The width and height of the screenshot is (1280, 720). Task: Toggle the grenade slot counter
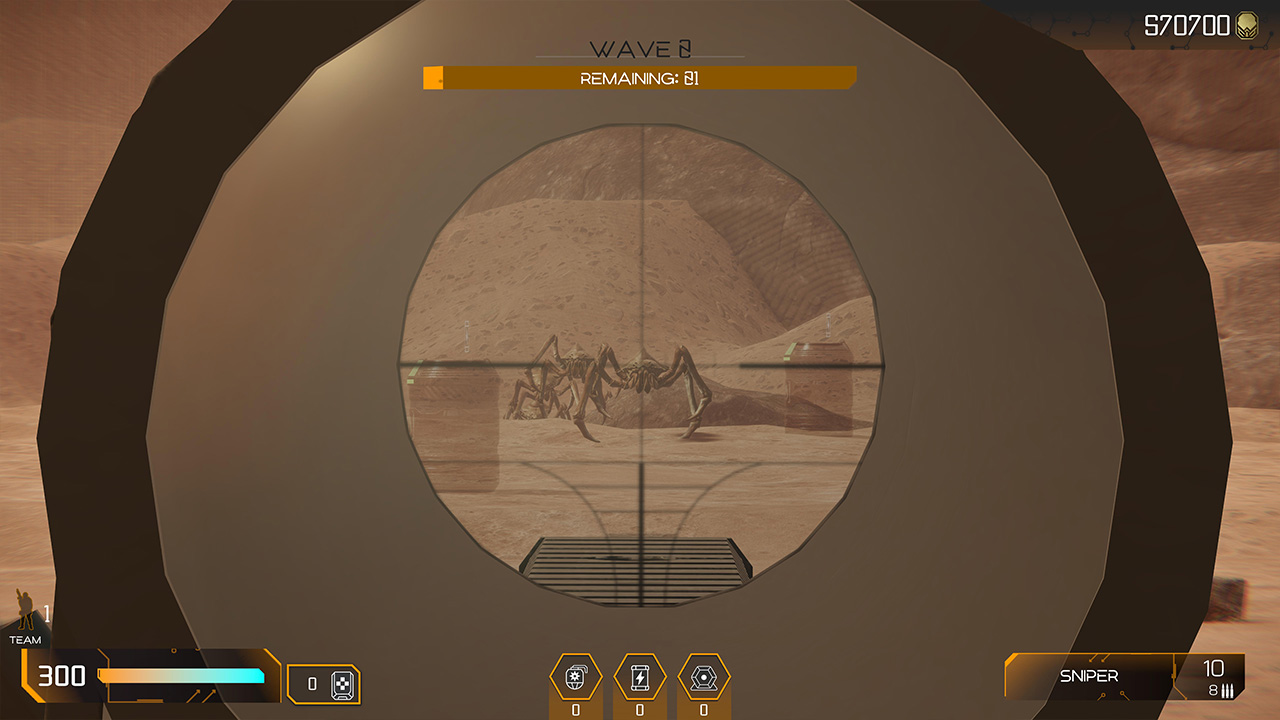pos(577,707)
